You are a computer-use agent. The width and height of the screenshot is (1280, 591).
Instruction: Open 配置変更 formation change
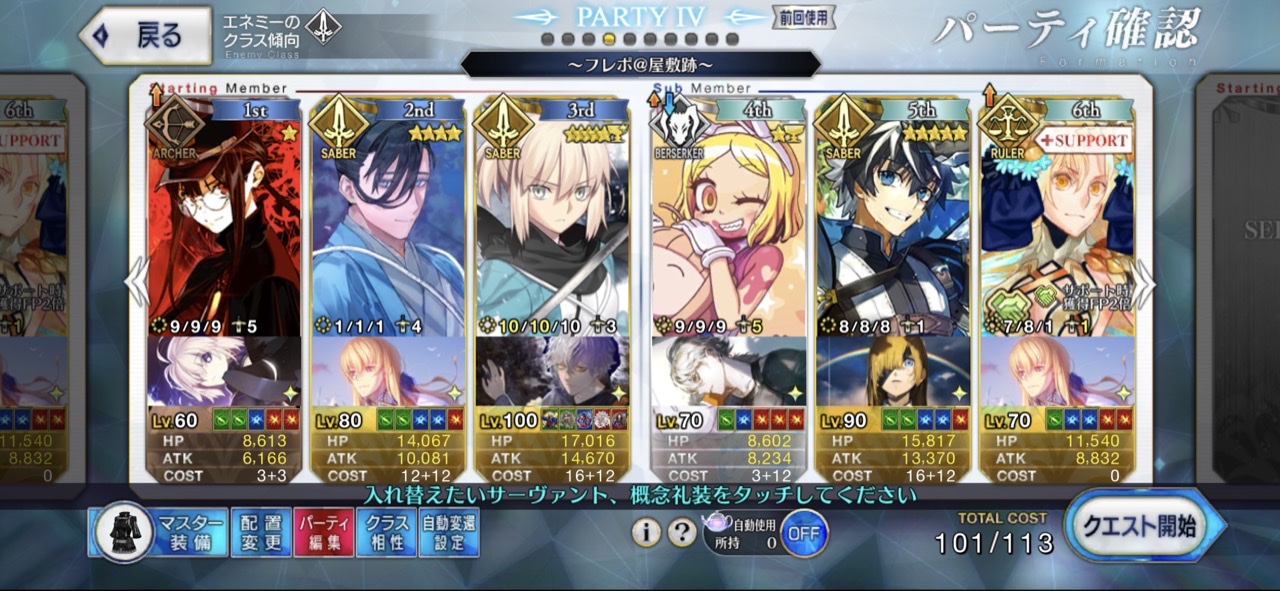261,532
